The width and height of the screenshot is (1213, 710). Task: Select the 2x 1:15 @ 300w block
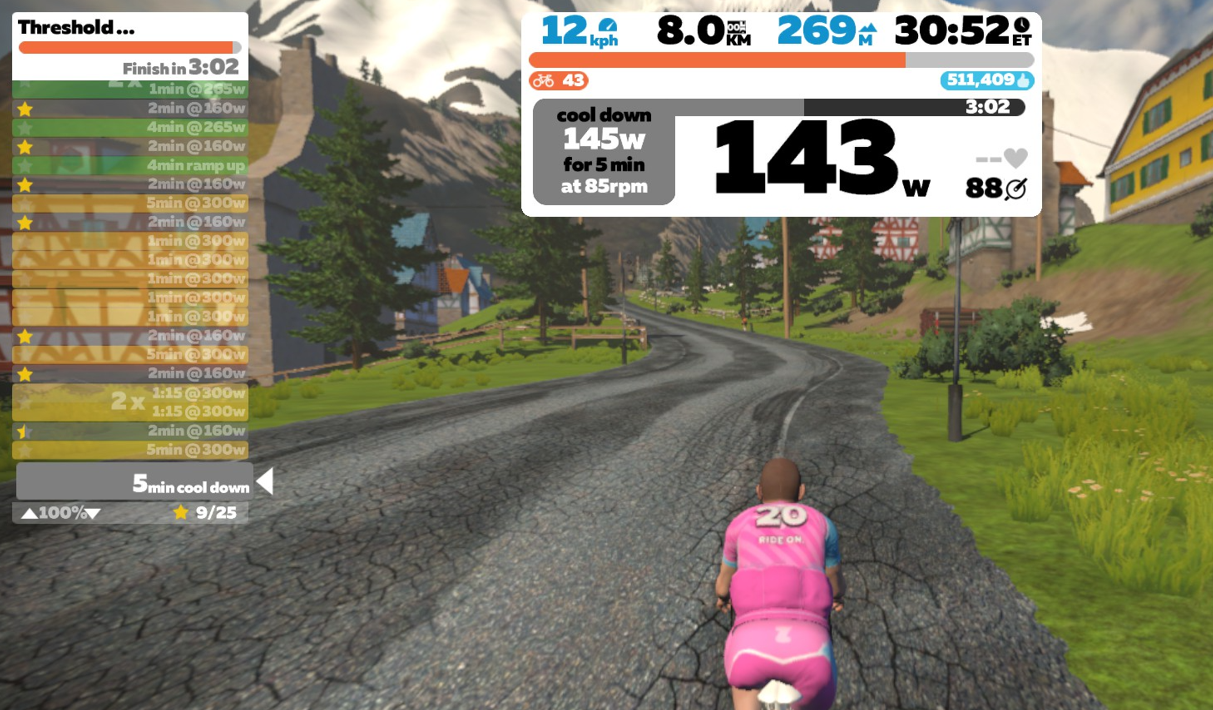130,402
